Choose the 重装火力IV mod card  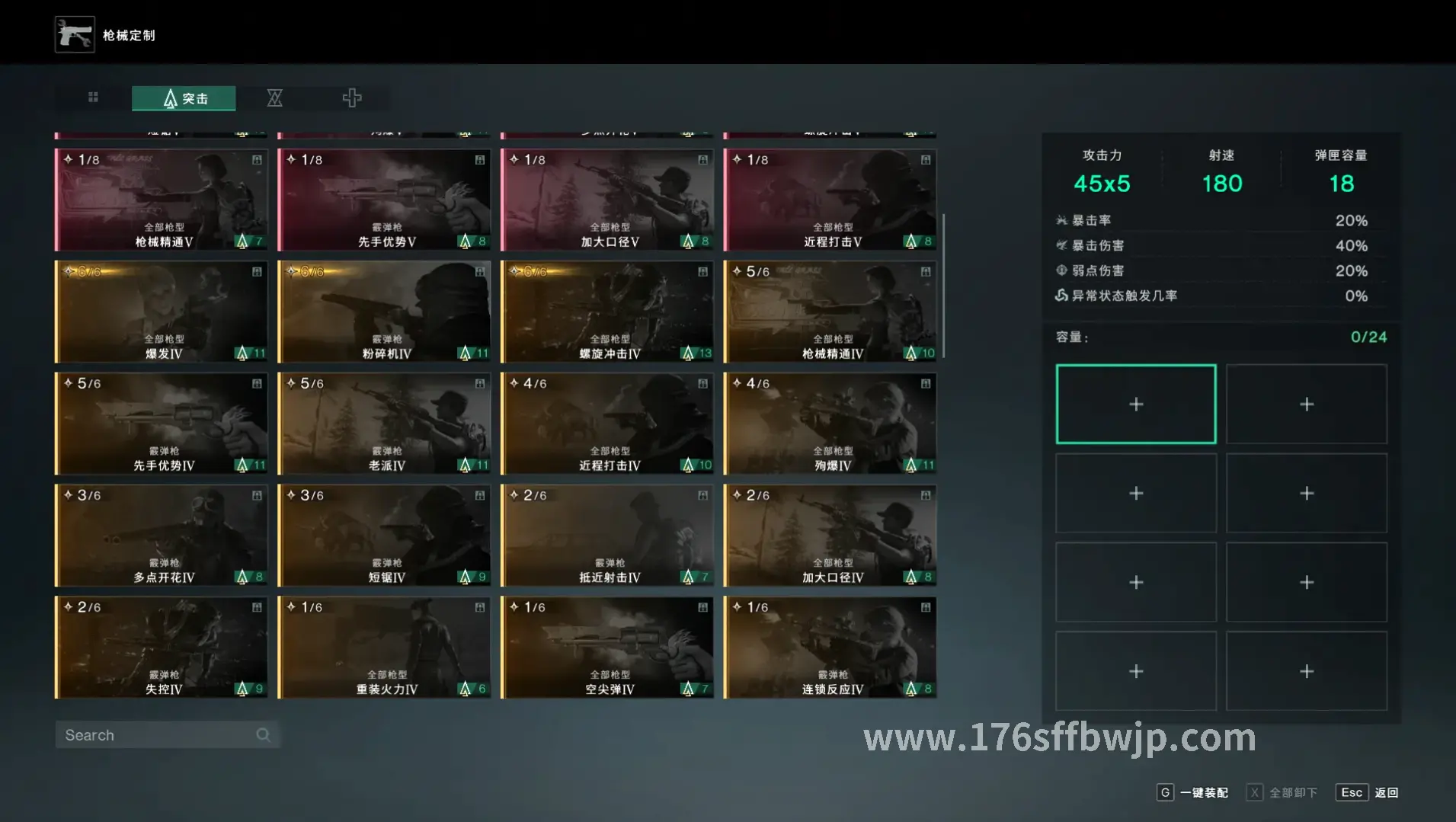pyautogui.click(x=385, y=648)
